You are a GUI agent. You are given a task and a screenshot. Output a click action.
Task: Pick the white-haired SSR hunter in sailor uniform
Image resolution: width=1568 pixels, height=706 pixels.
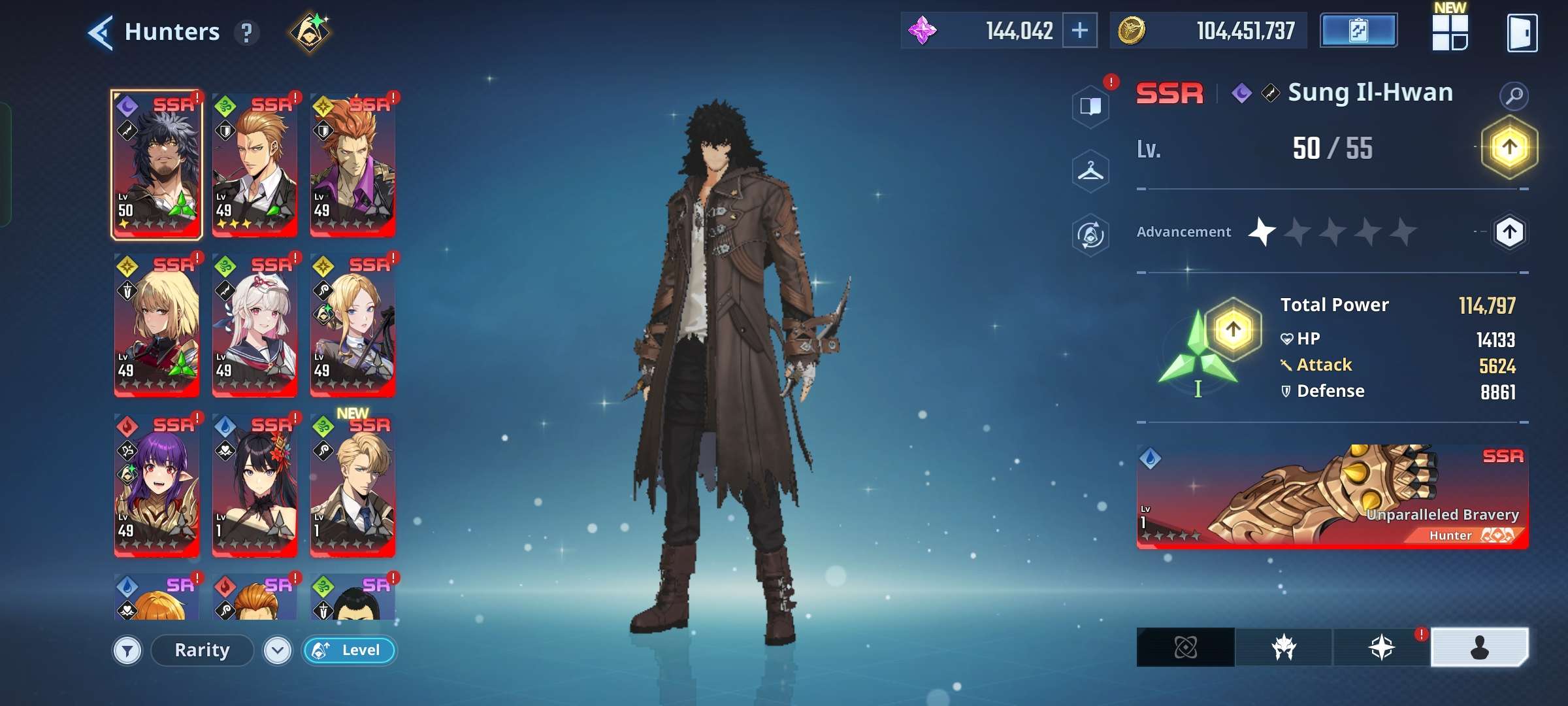(x=255, y=324)
